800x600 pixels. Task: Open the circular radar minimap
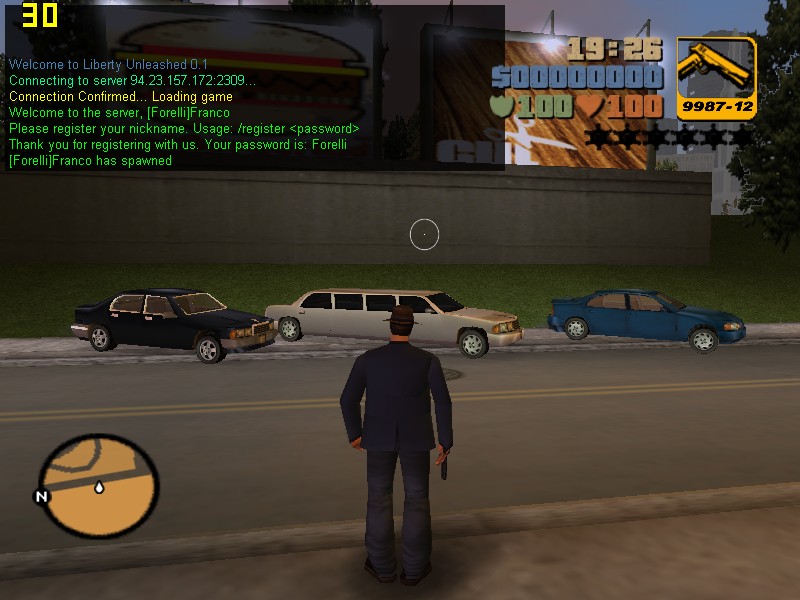pyautogui.click(x=98, y=488)
